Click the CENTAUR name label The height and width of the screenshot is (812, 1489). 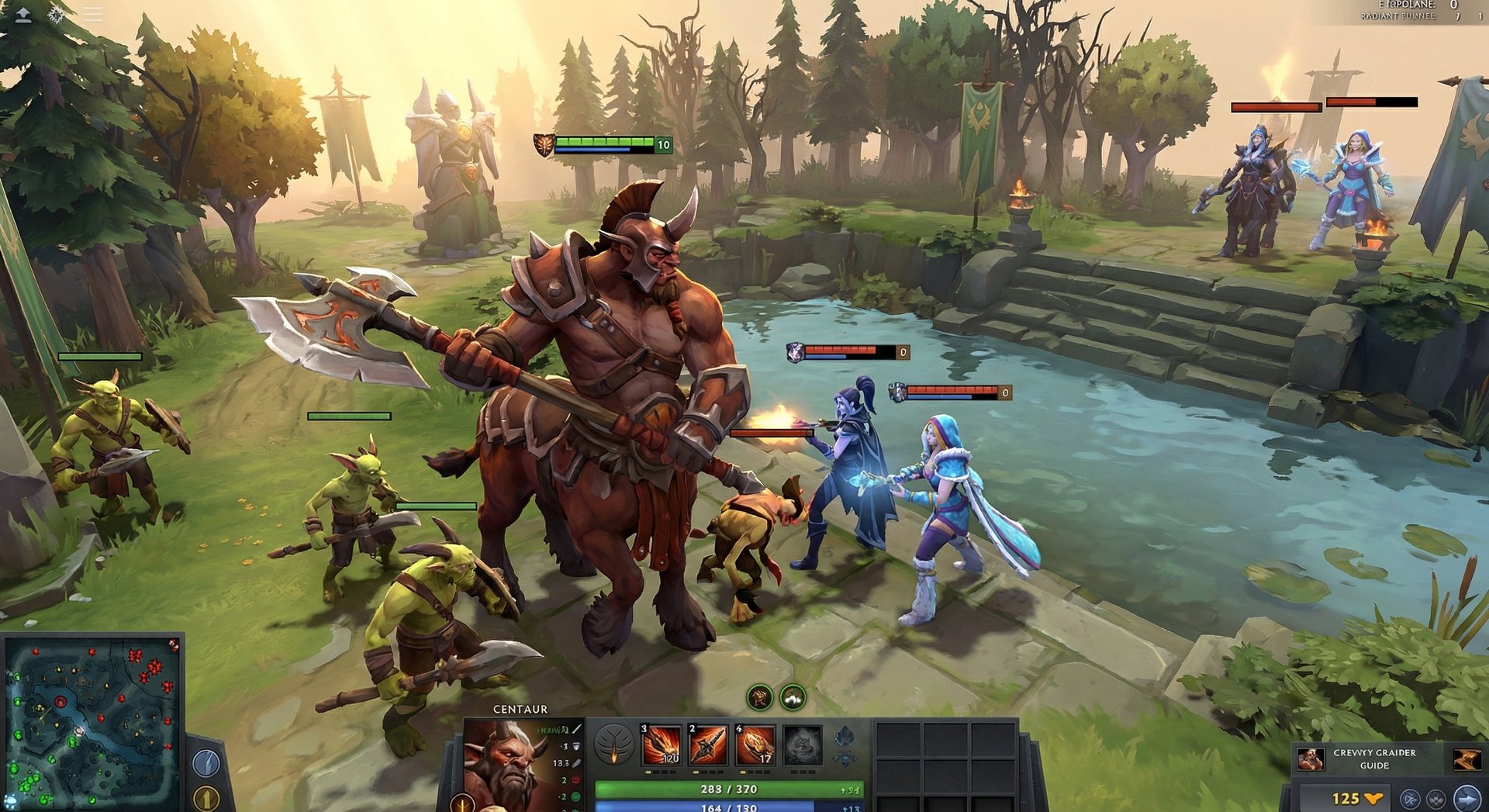[x=520, y=710]
